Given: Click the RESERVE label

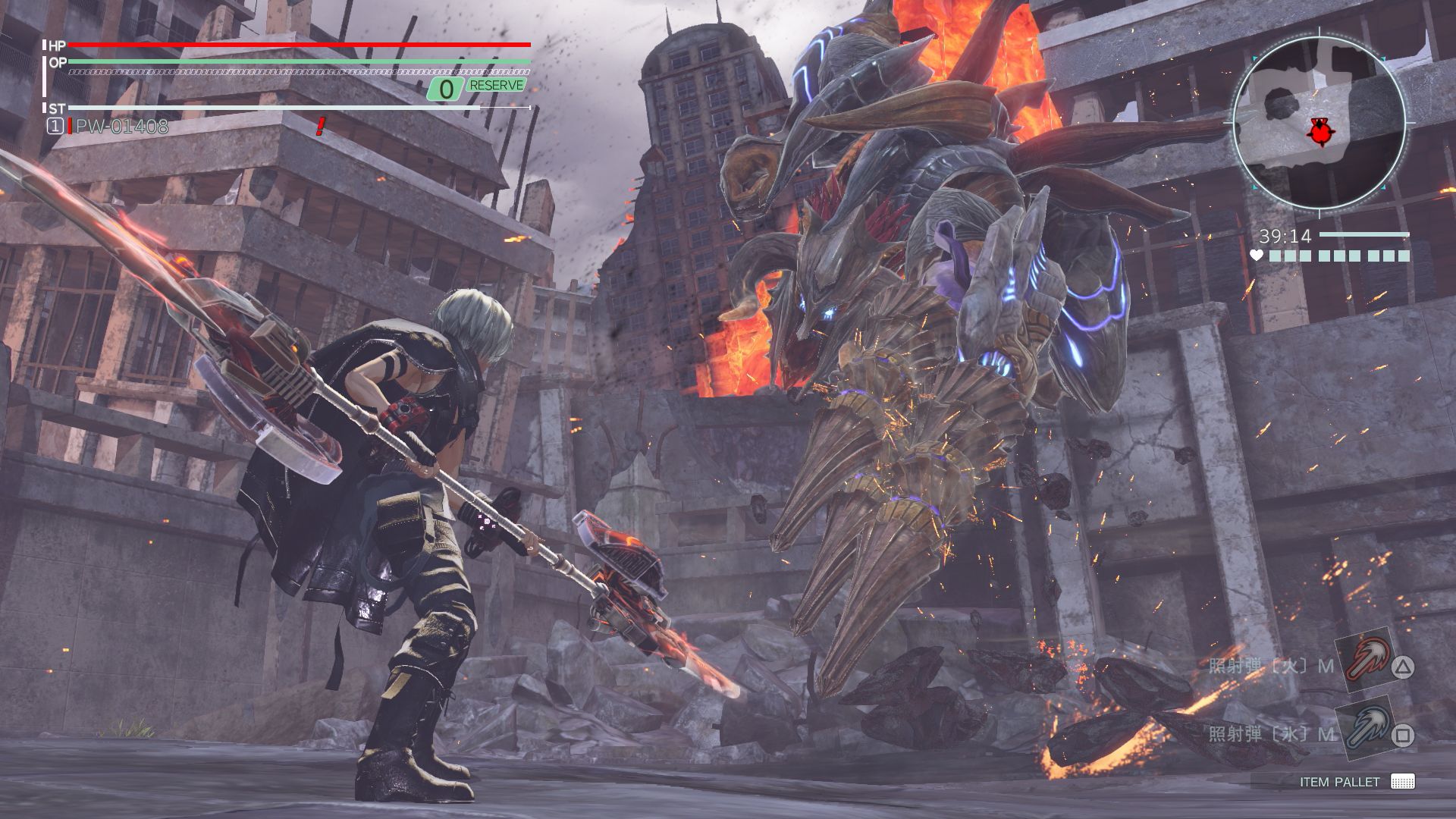Looking at the screenshot, I should pos(497,86).
